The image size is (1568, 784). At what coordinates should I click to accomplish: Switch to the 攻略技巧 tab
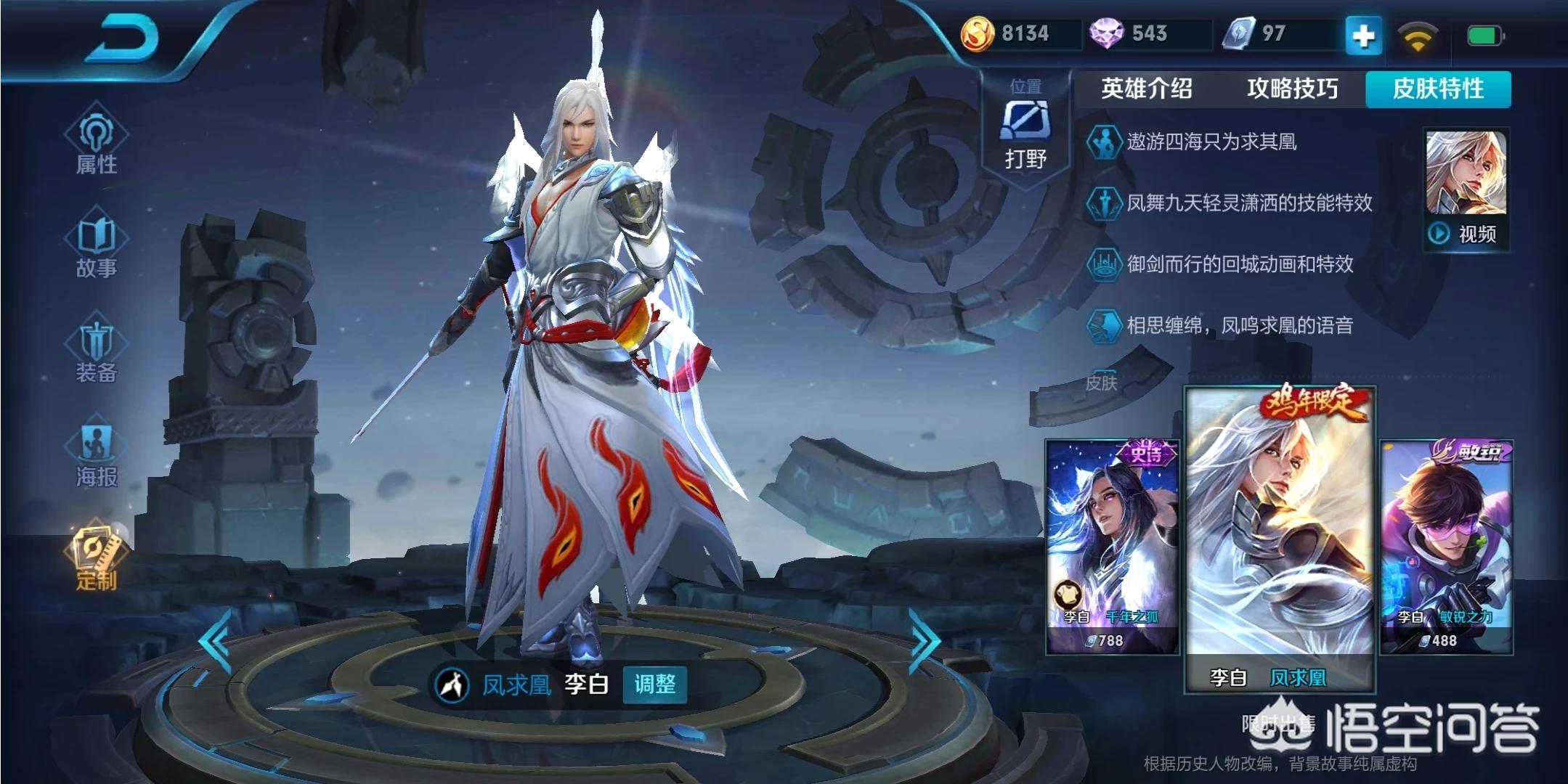(1292, 89)
